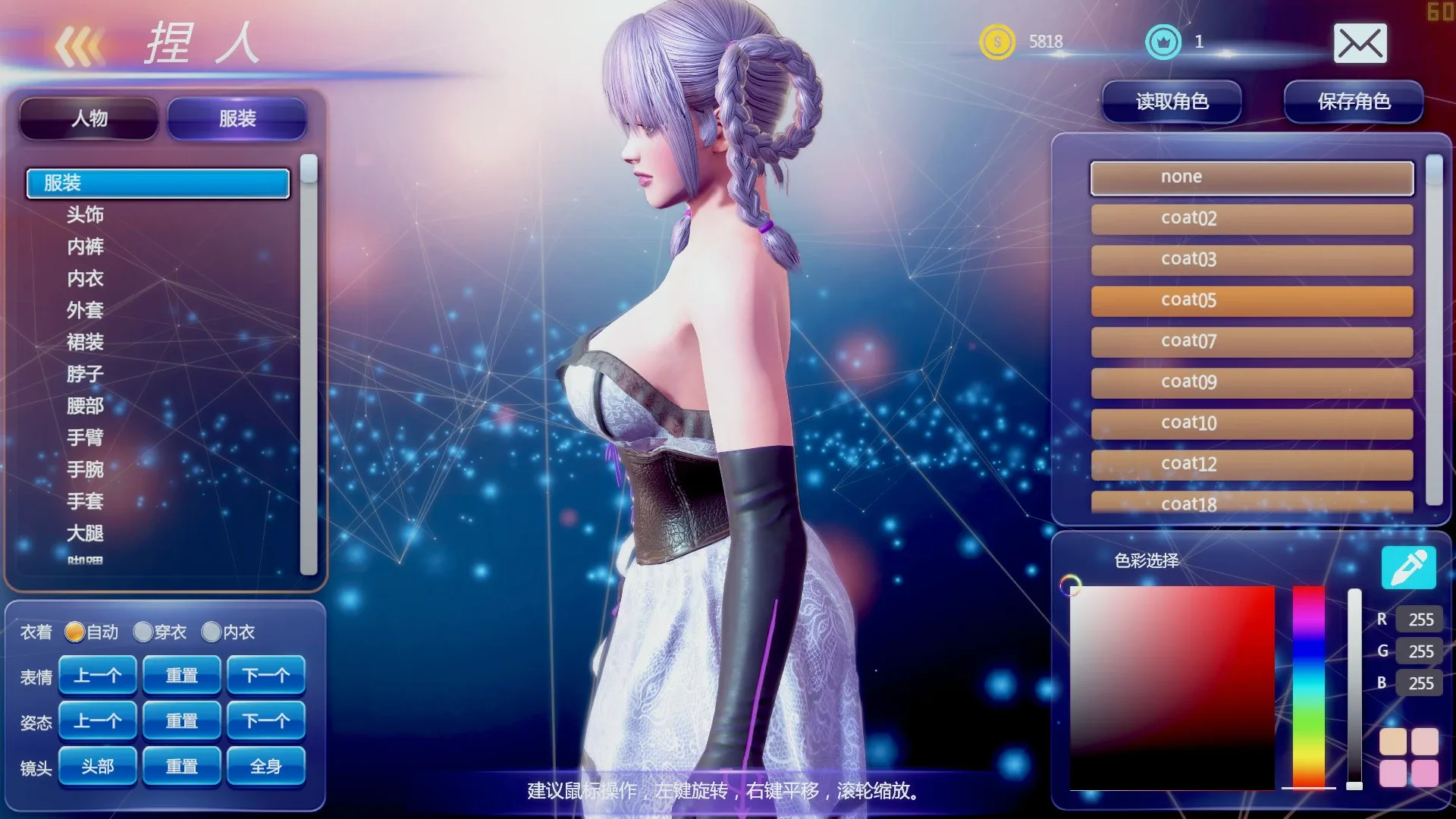Click the gold coin currency icon
This screenshot has width=1456, height=819.
pyautogui.click(x=997, y=42)
